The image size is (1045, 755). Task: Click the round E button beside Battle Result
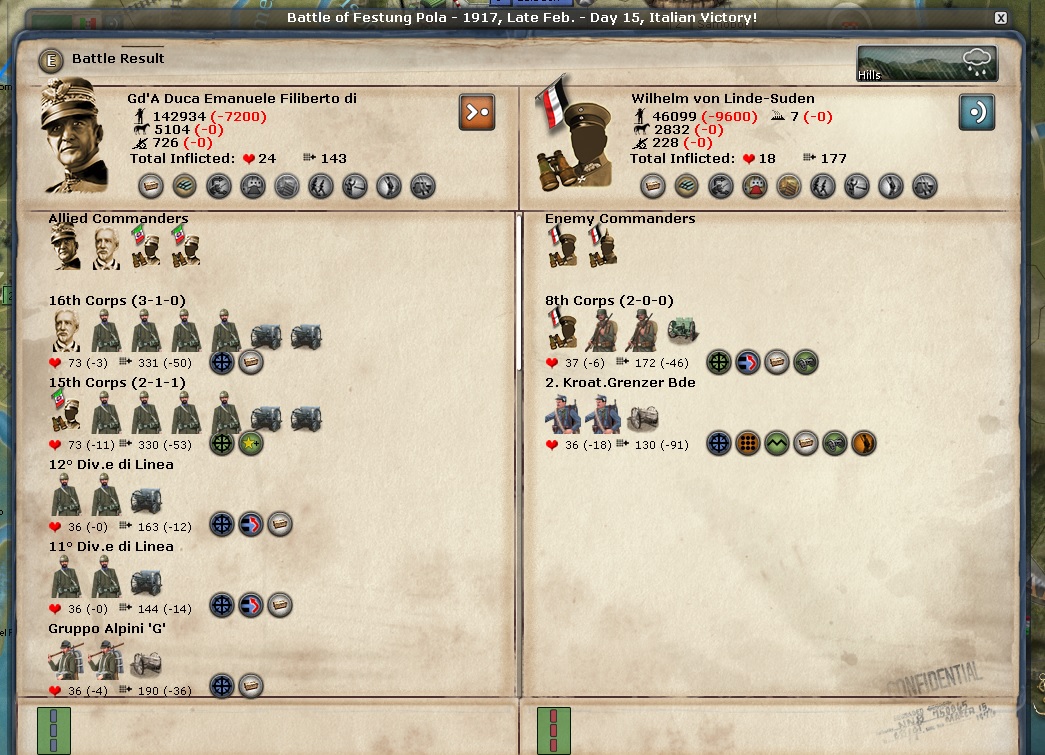pos(51,59)
